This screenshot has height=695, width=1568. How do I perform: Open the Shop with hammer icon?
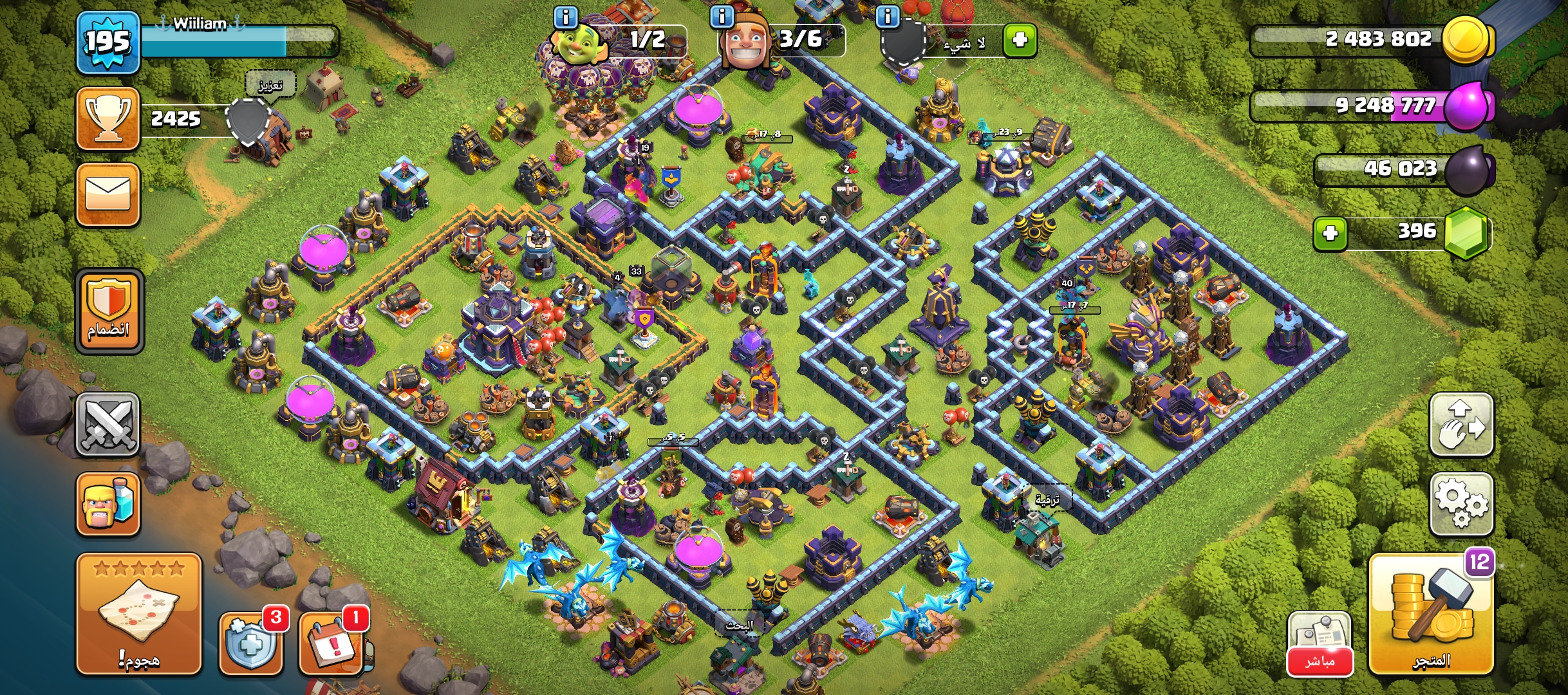pos(1431,615)
